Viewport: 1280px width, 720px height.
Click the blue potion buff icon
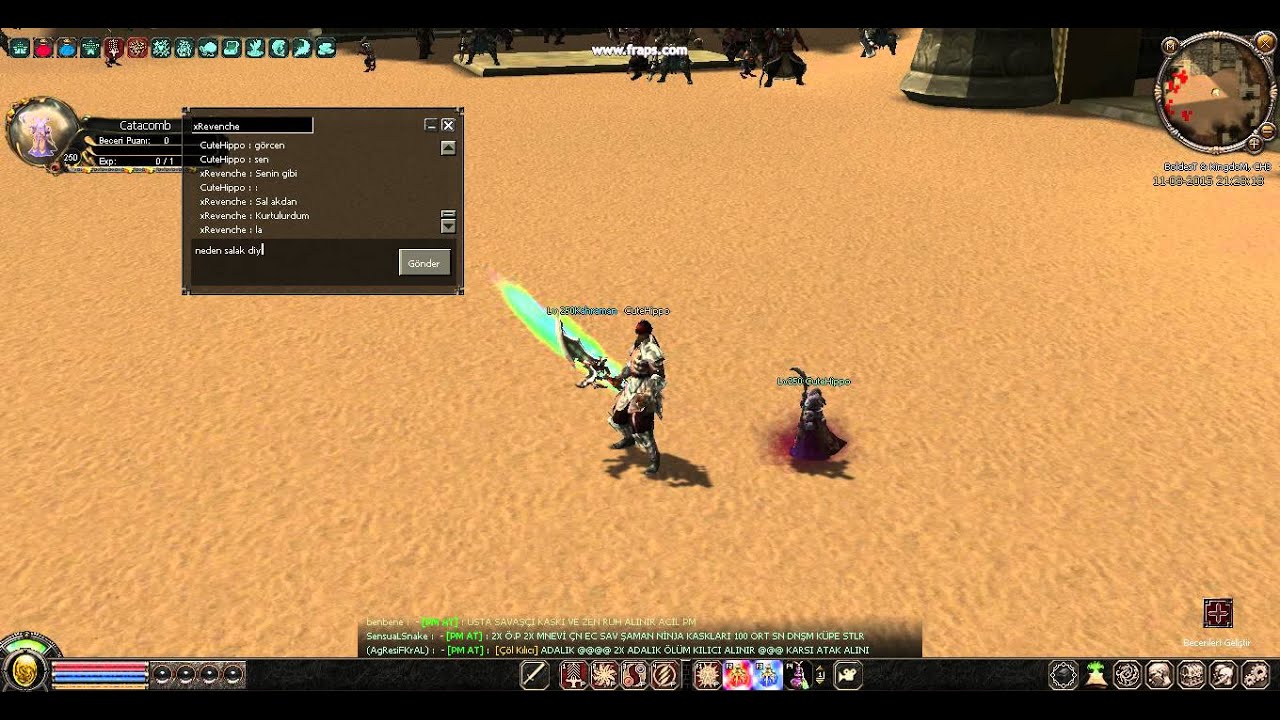coord(66,47)
